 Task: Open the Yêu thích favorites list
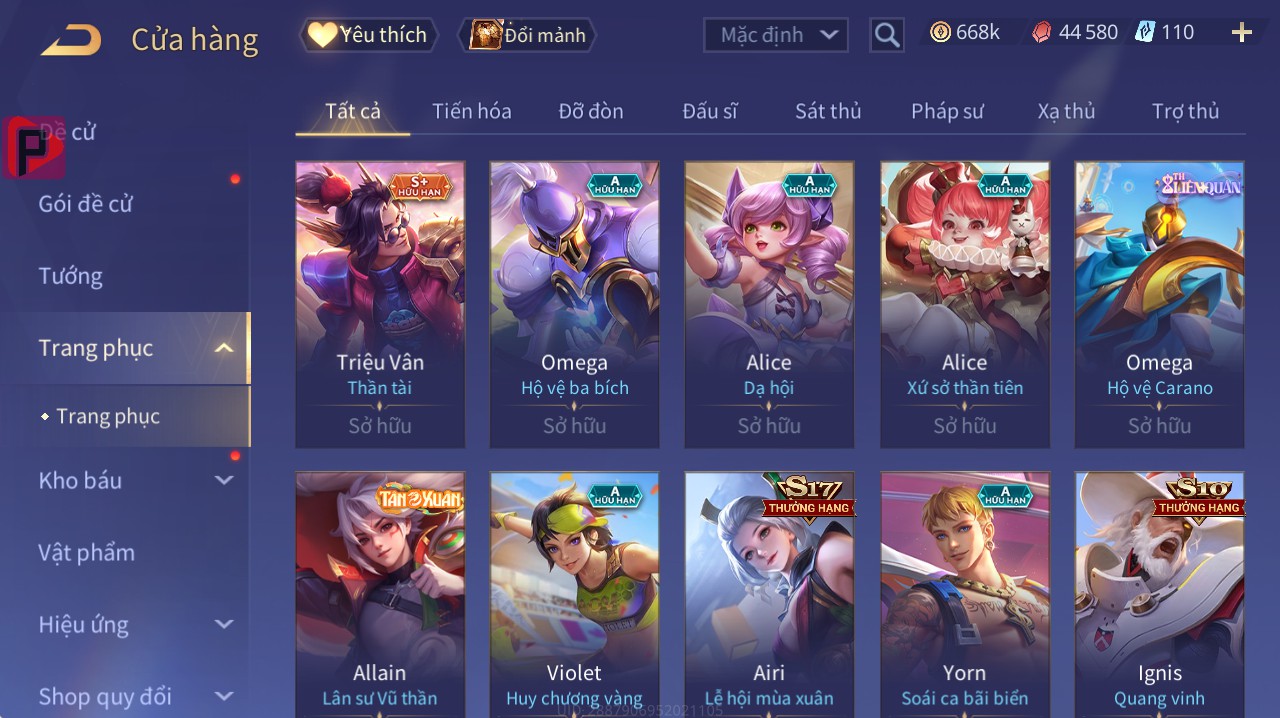tap(369, 35)
